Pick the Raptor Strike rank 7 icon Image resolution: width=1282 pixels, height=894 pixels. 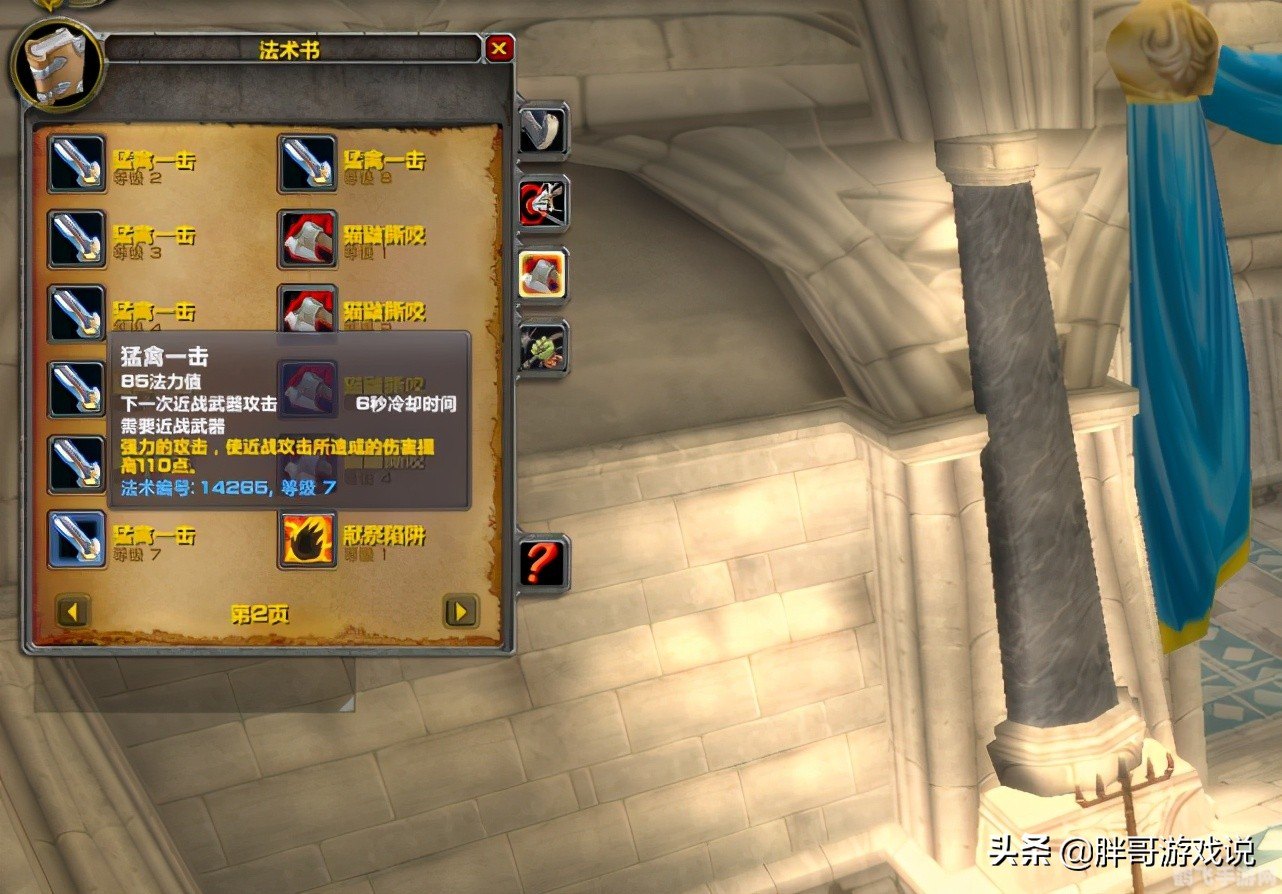point(77,538)
